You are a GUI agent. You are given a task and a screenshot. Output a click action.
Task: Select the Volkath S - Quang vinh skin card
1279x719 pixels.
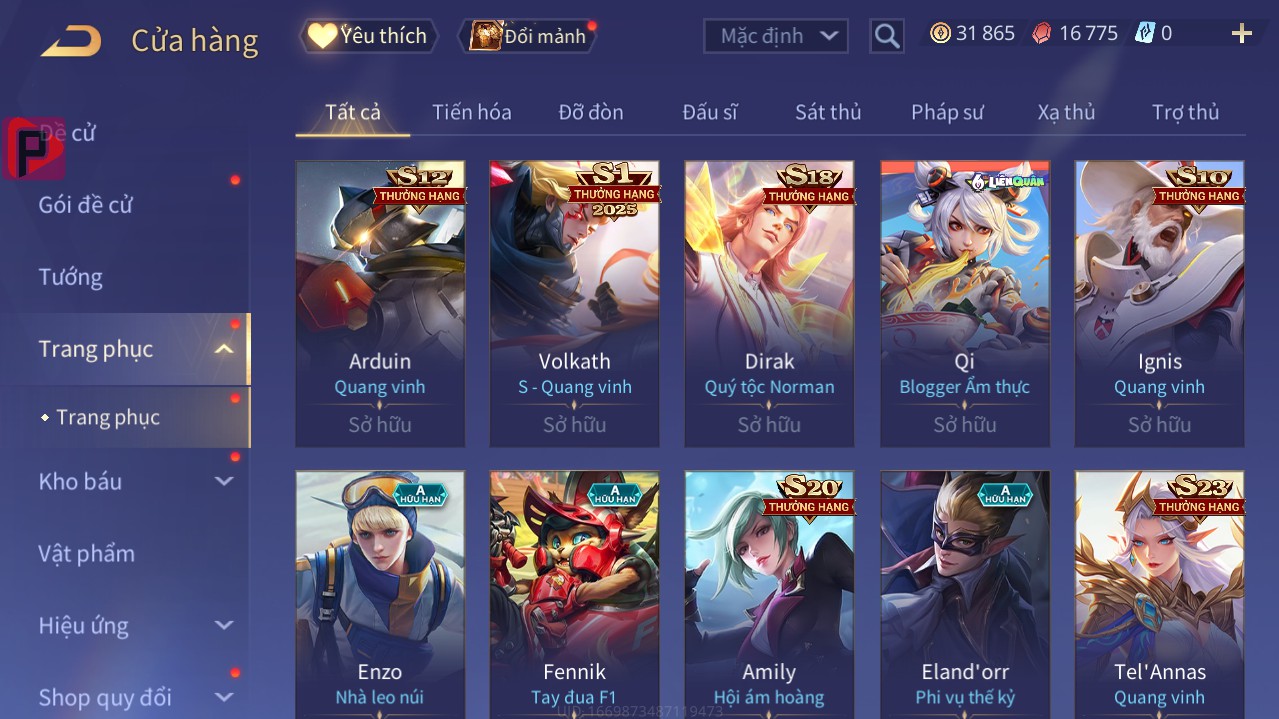click(x=574, y=303)
